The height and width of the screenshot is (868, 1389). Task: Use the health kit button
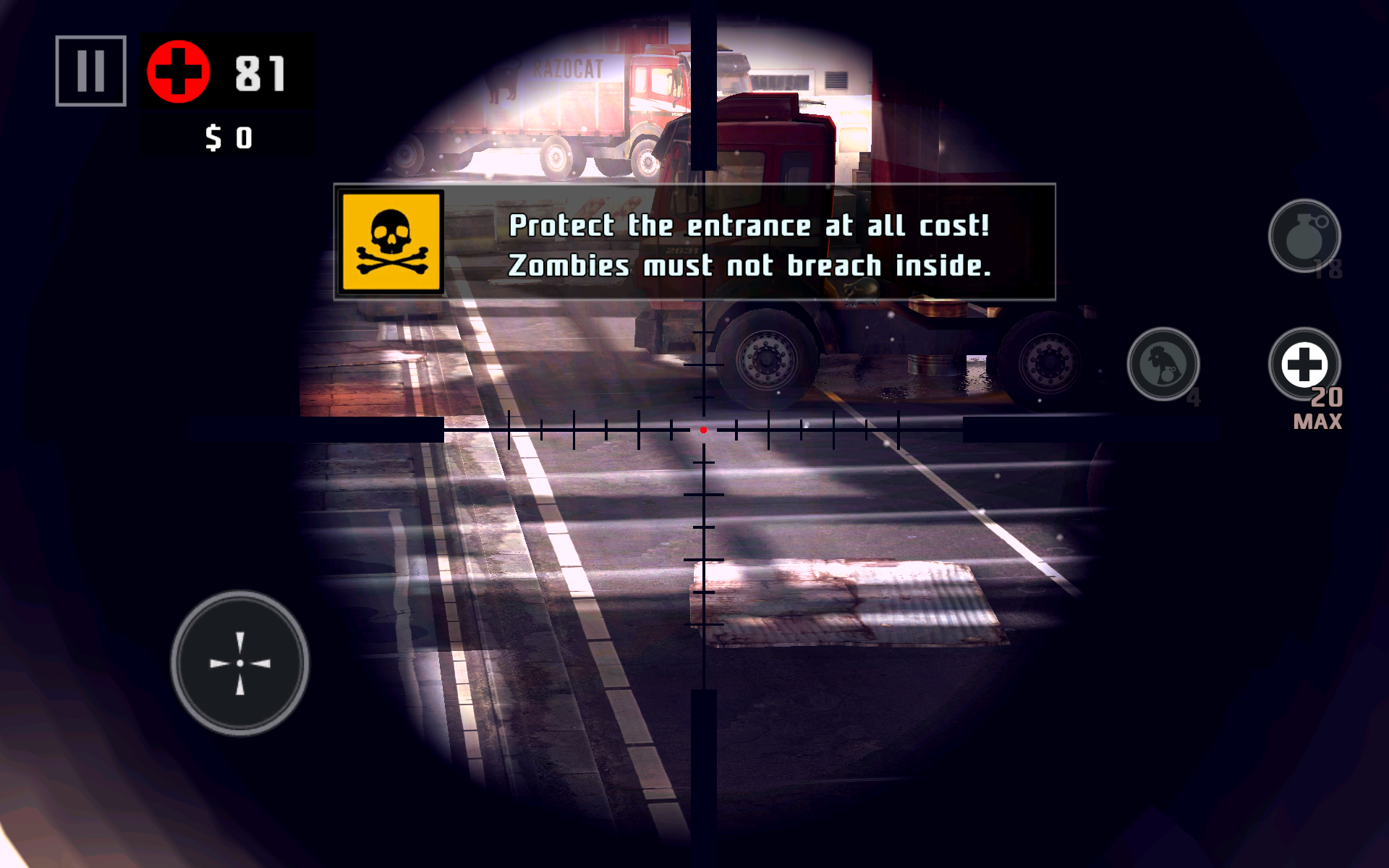[1304, 364]
